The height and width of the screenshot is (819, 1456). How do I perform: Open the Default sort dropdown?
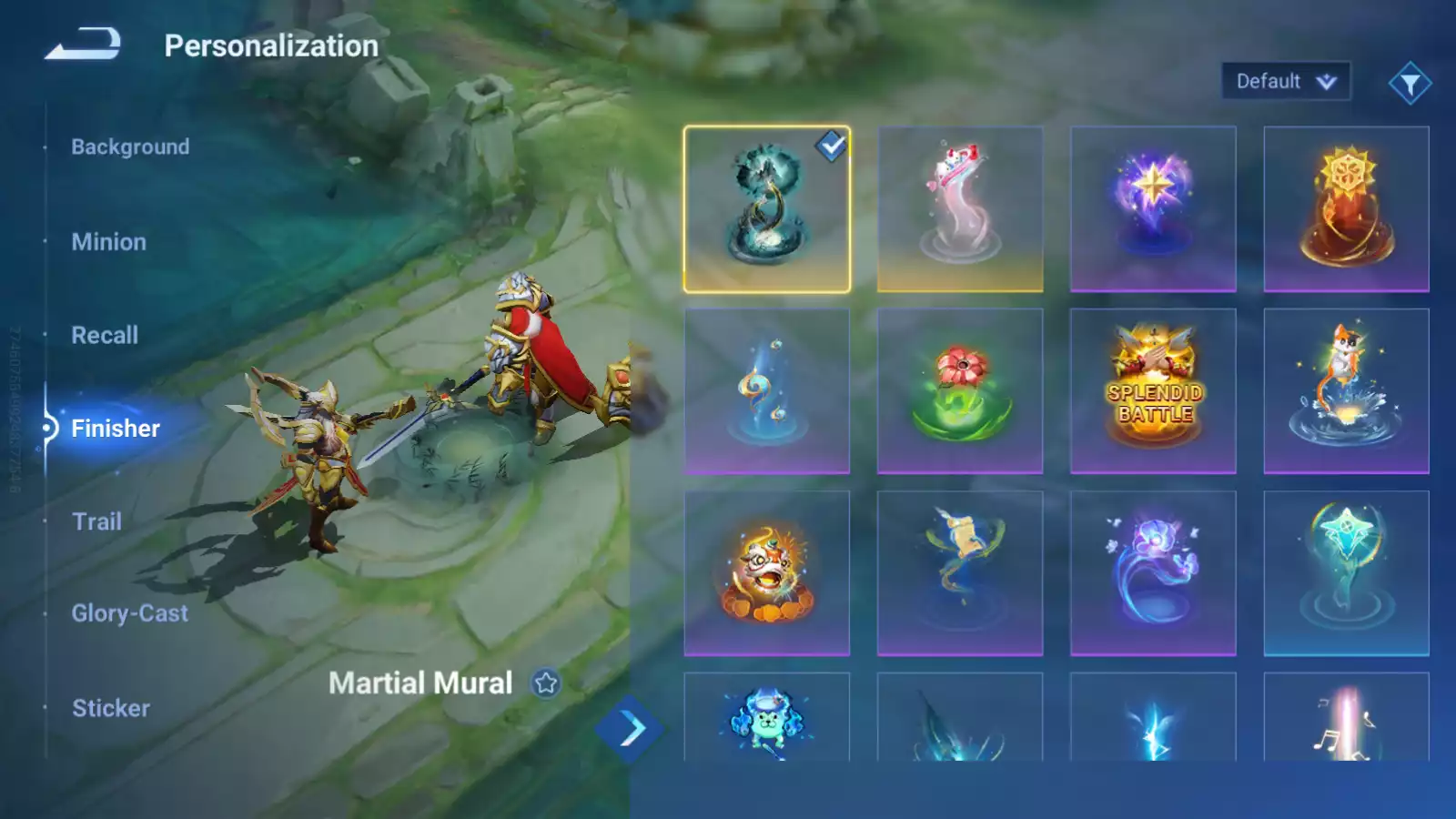click(x=1285, y=82)
